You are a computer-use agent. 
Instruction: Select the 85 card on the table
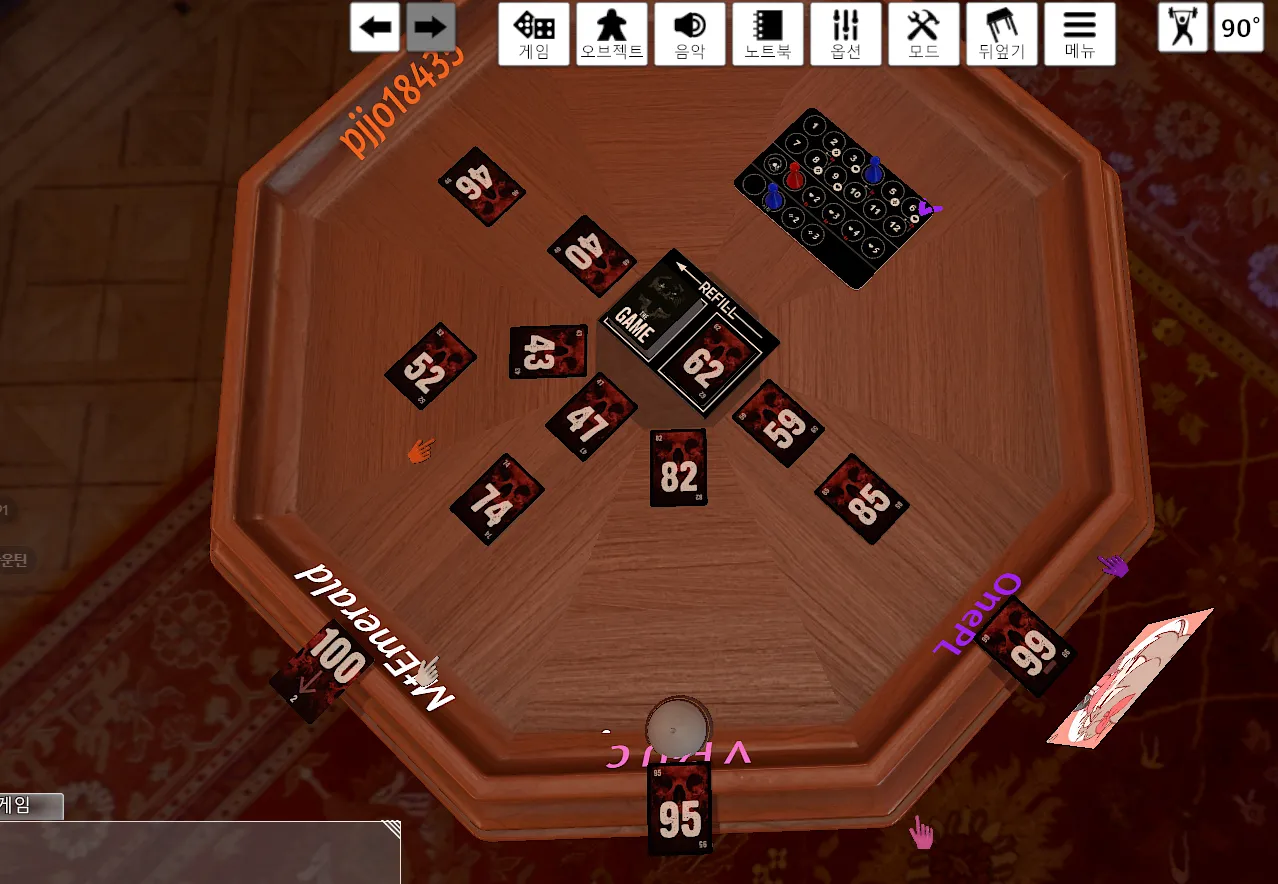pyautogui.click(x=862, y=498)
